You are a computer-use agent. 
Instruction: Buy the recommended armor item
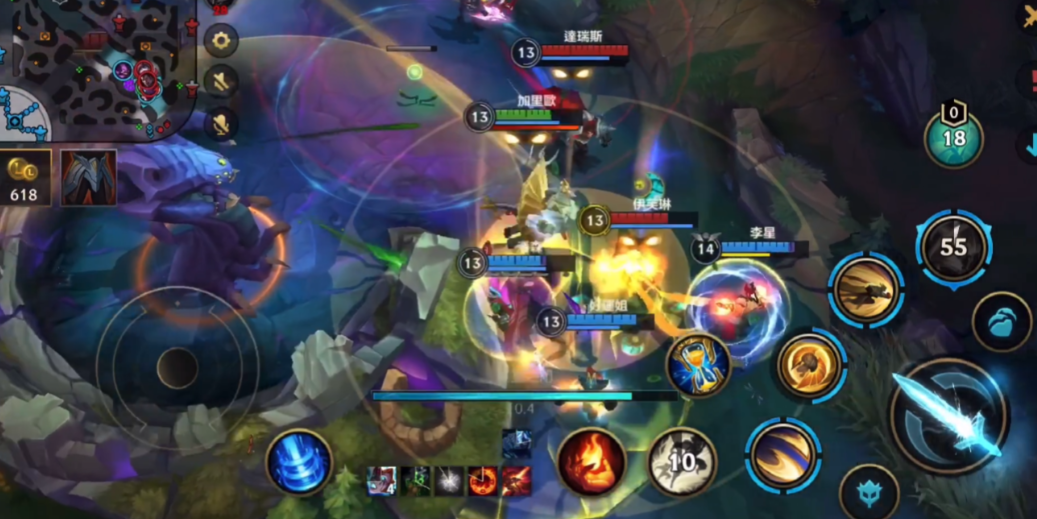click(x=88, y=178)
